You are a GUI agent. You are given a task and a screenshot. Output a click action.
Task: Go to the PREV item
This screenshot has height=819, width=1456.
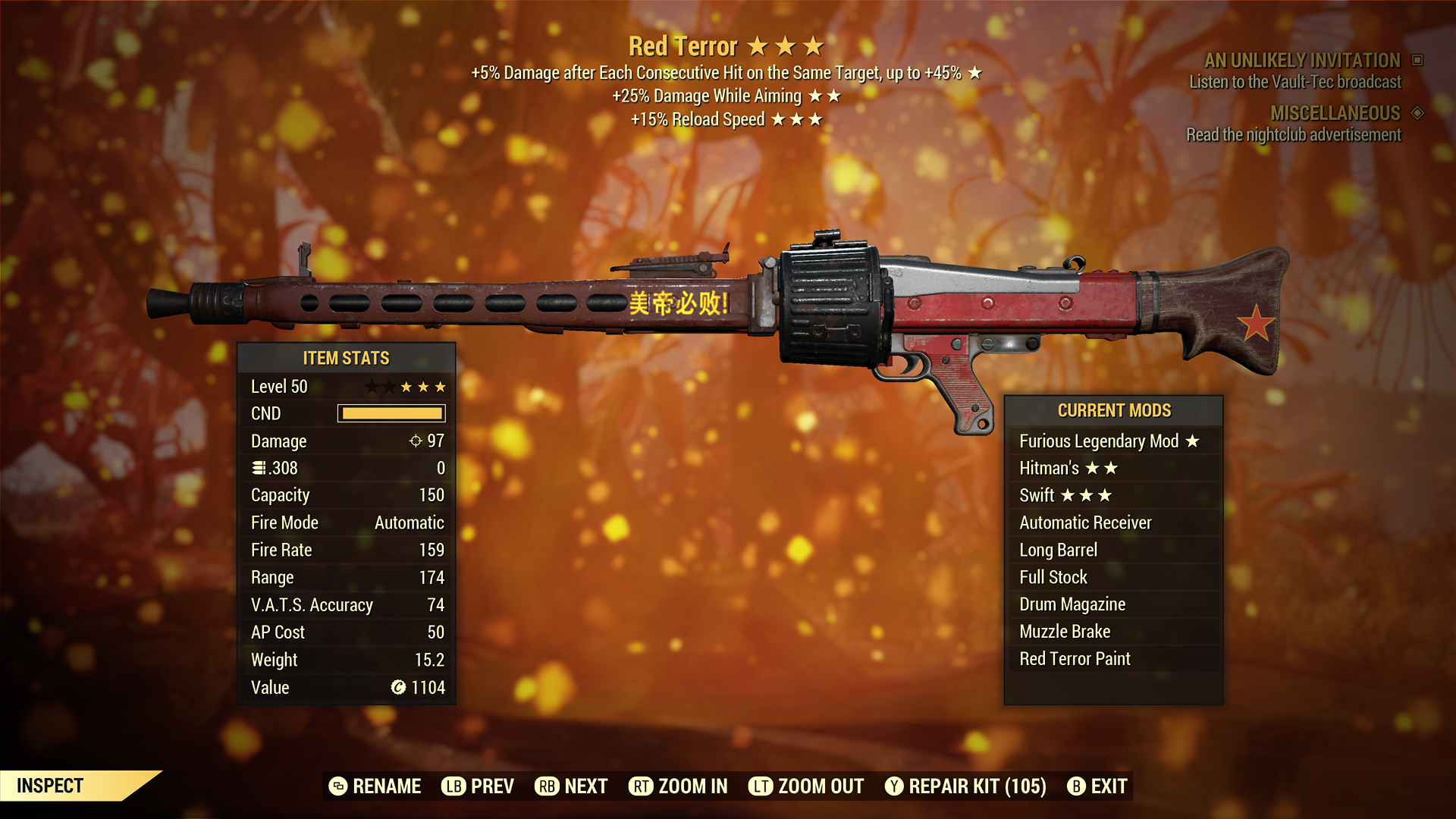pos(478,786)
